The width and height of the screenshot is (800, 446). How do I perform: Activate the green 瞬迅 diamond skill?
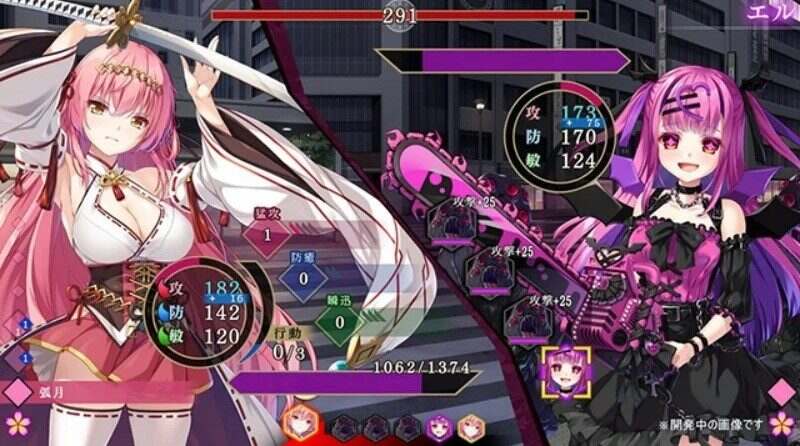coord(339,322)
